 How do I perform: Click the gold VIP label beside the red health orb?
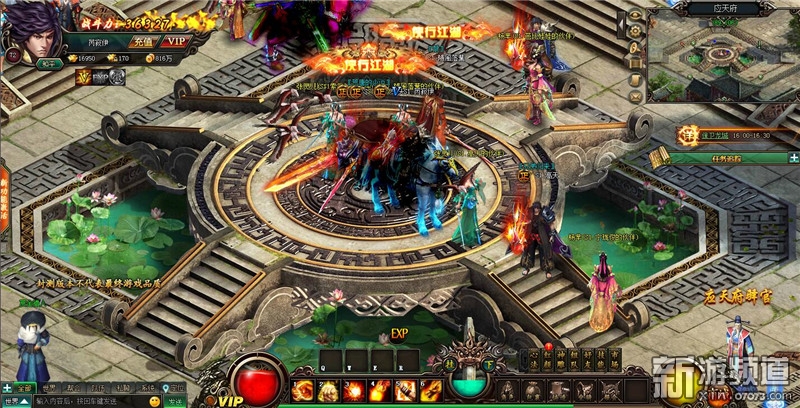pos(231,400)
